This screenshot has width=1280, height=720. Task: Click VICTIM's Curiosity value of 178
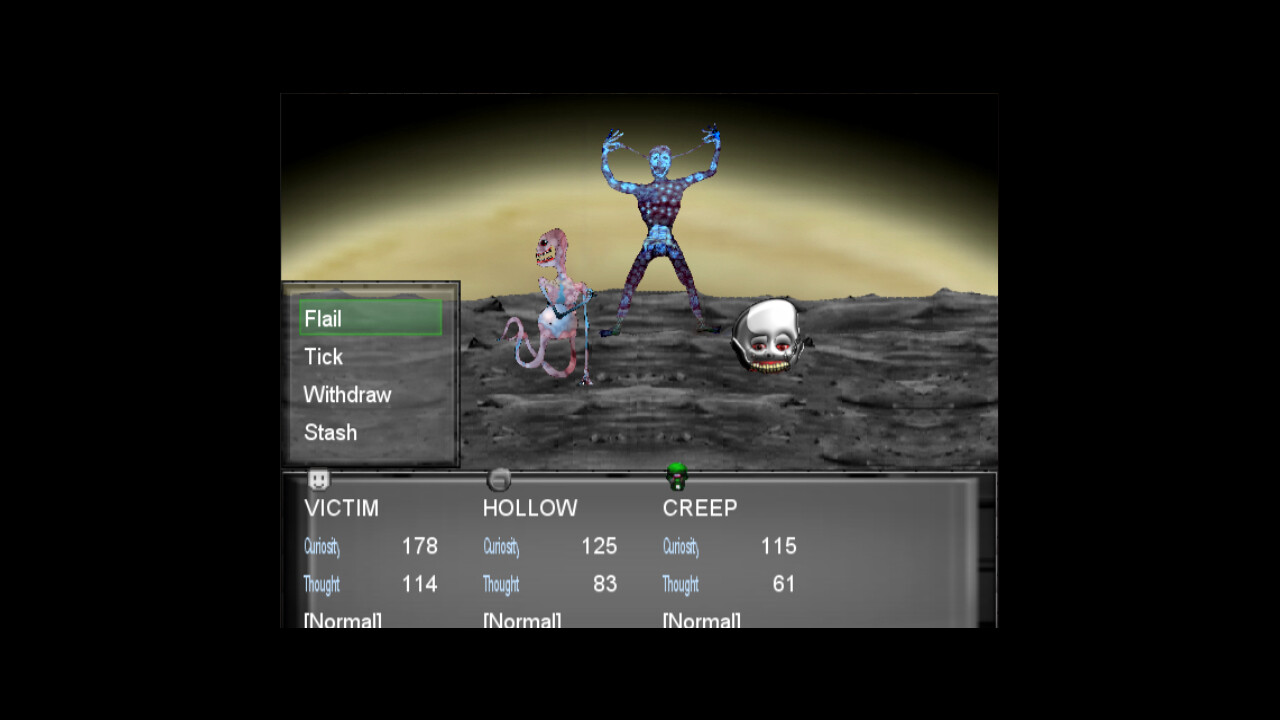click(420, 546)
